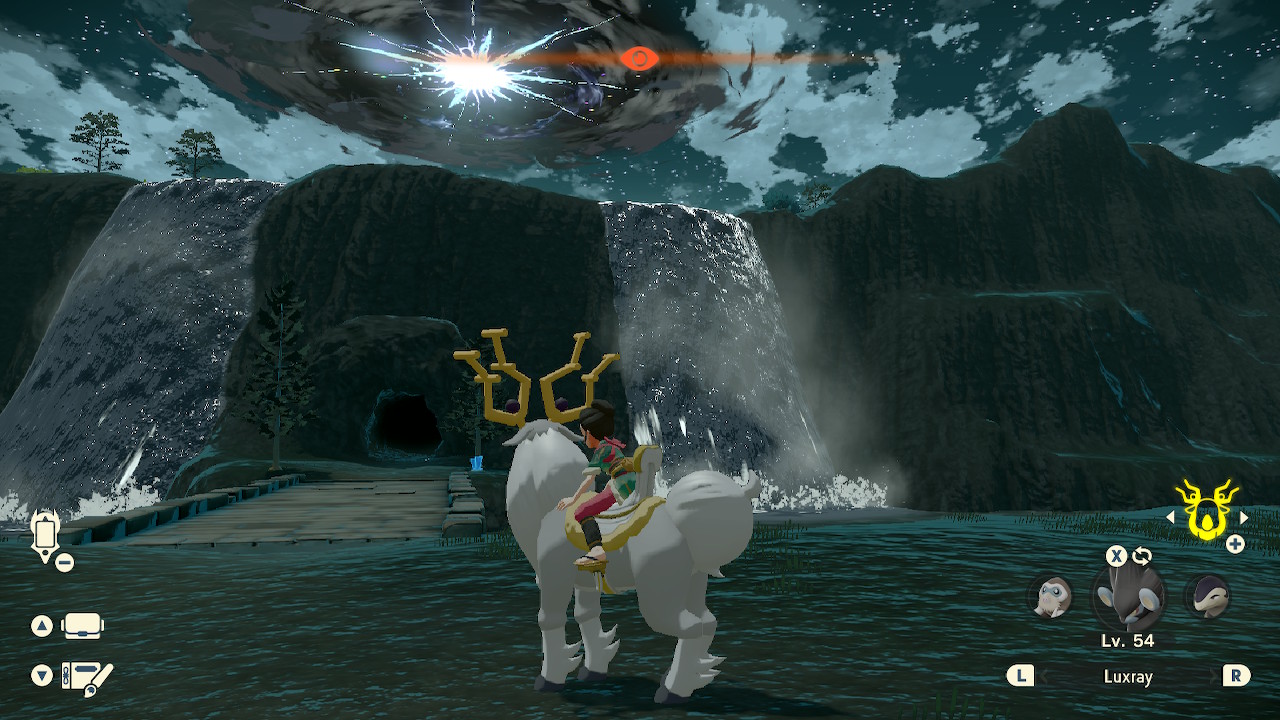1280x720 pixels.
Task: Toggle the X button to release Pokémon
Action: [1114, 558]
